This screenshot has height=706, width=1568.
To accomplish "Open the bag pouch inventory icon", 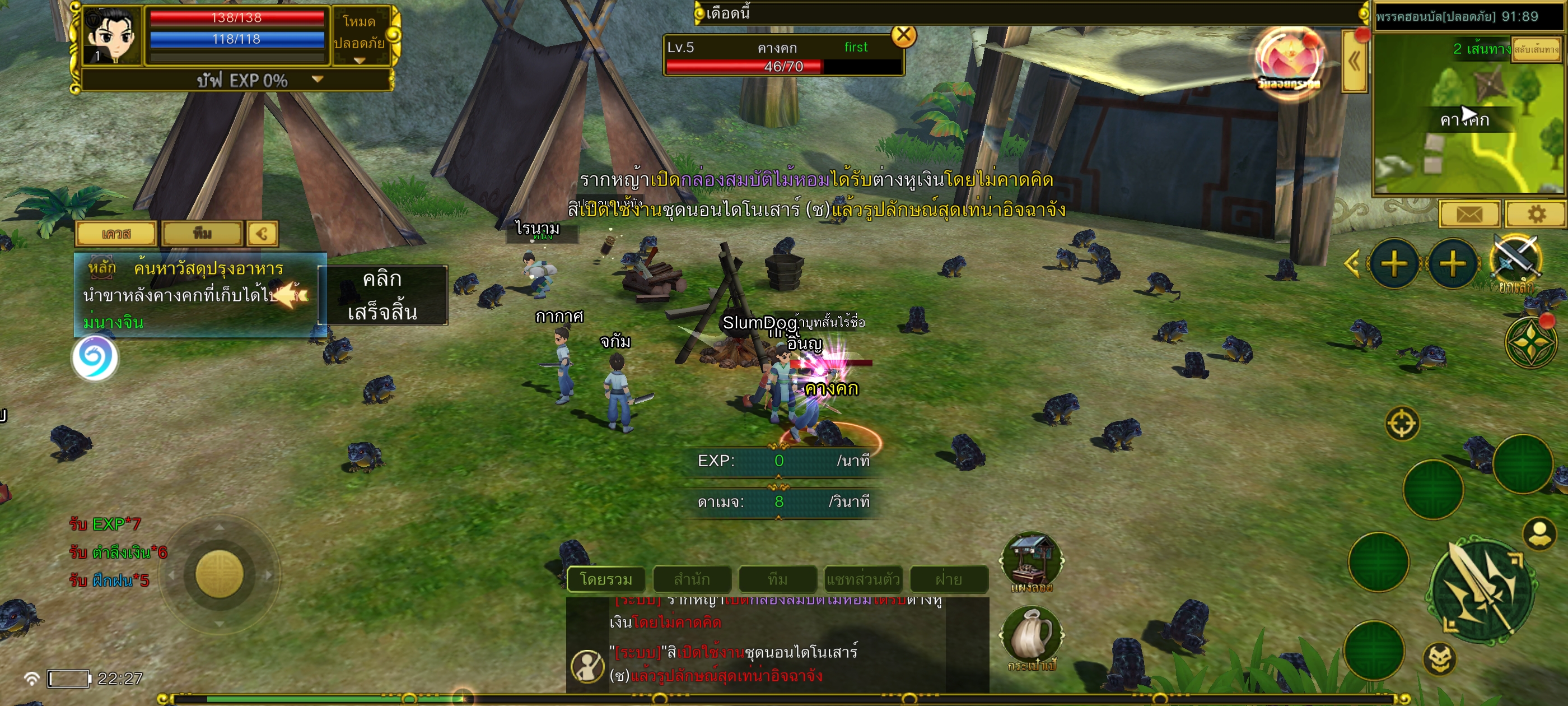I will [x=1031, y=637].
